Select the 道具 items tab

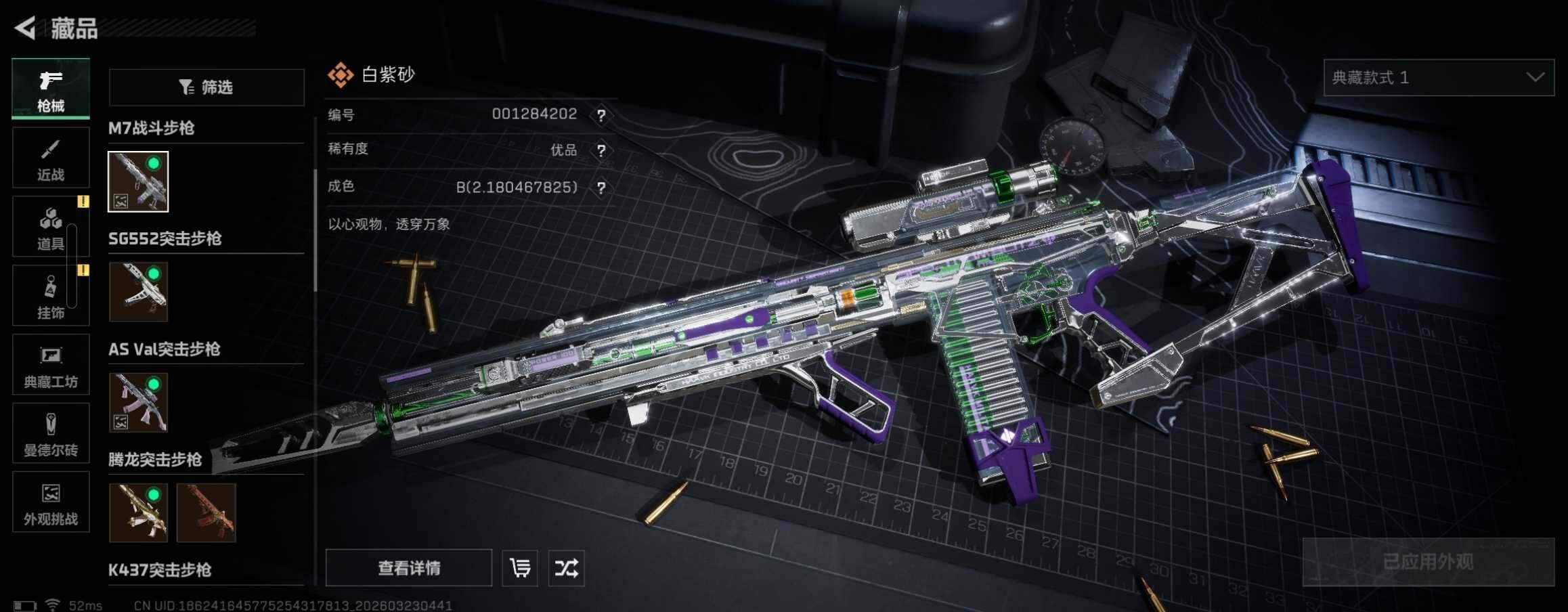coord(51,227)
